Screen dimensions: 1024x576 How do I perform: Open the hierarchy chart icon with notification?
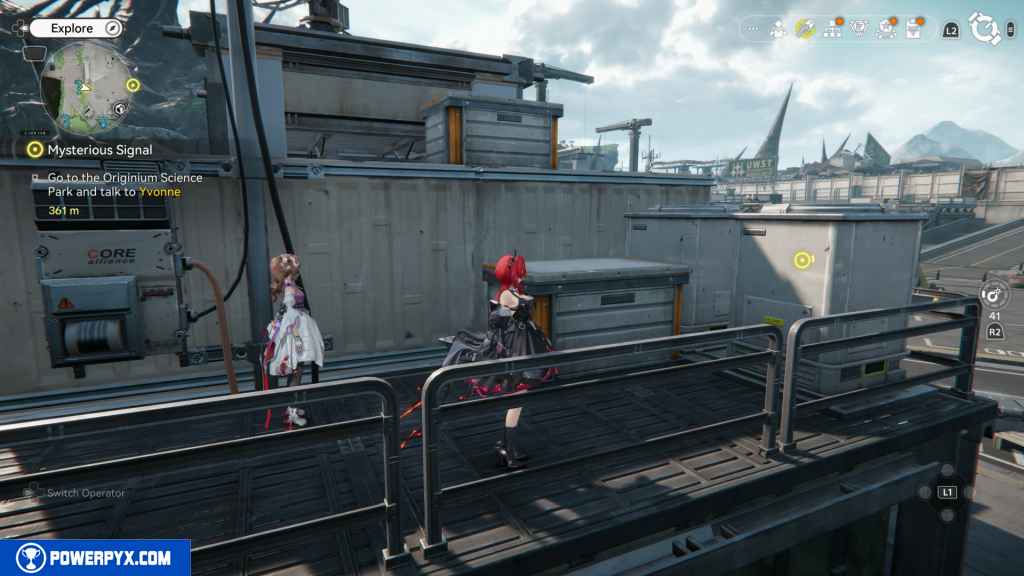[x=832, y=30]
